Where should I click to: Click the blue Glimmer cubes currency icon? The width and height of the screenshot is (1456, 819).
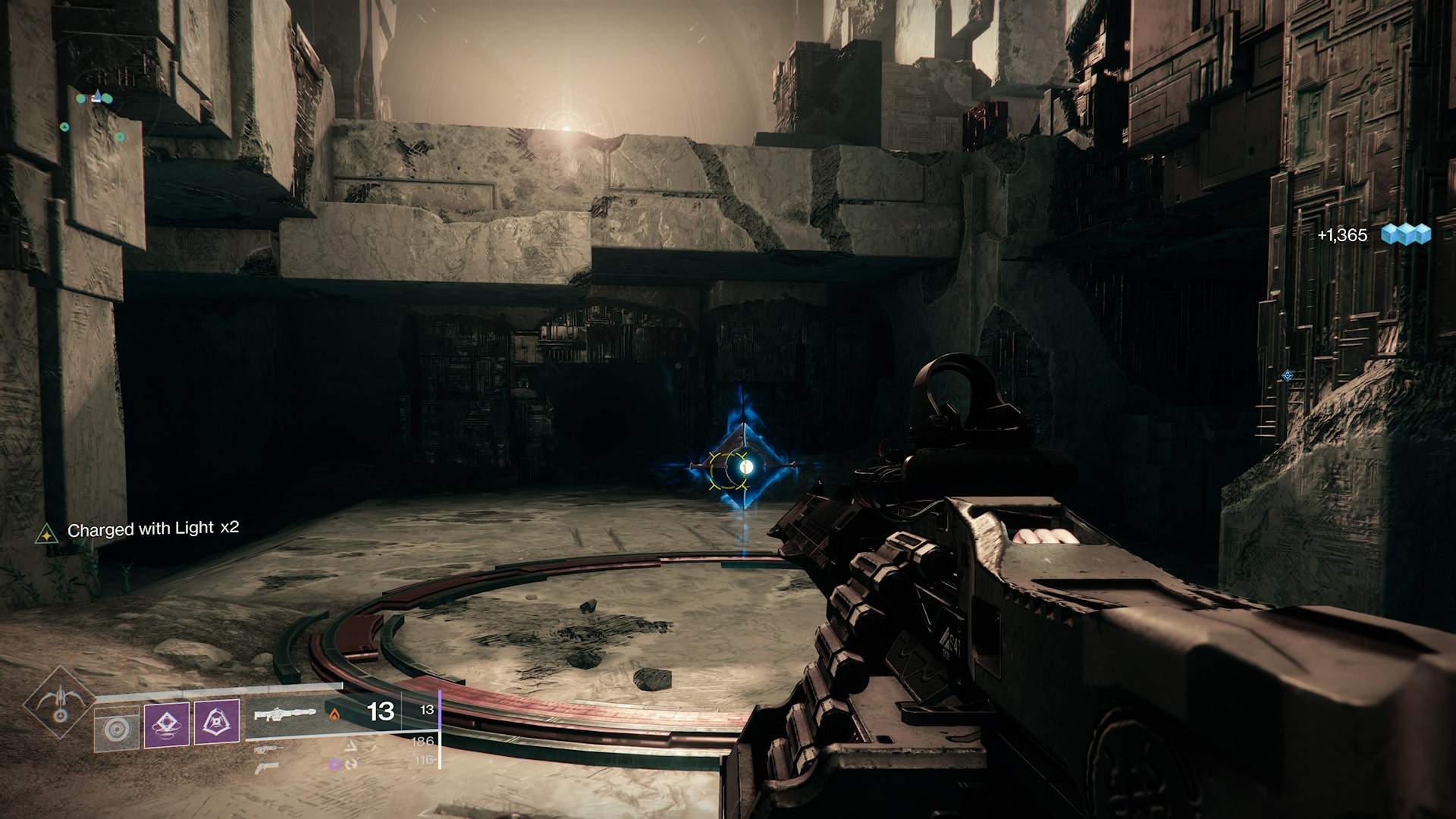(1405, 234)
